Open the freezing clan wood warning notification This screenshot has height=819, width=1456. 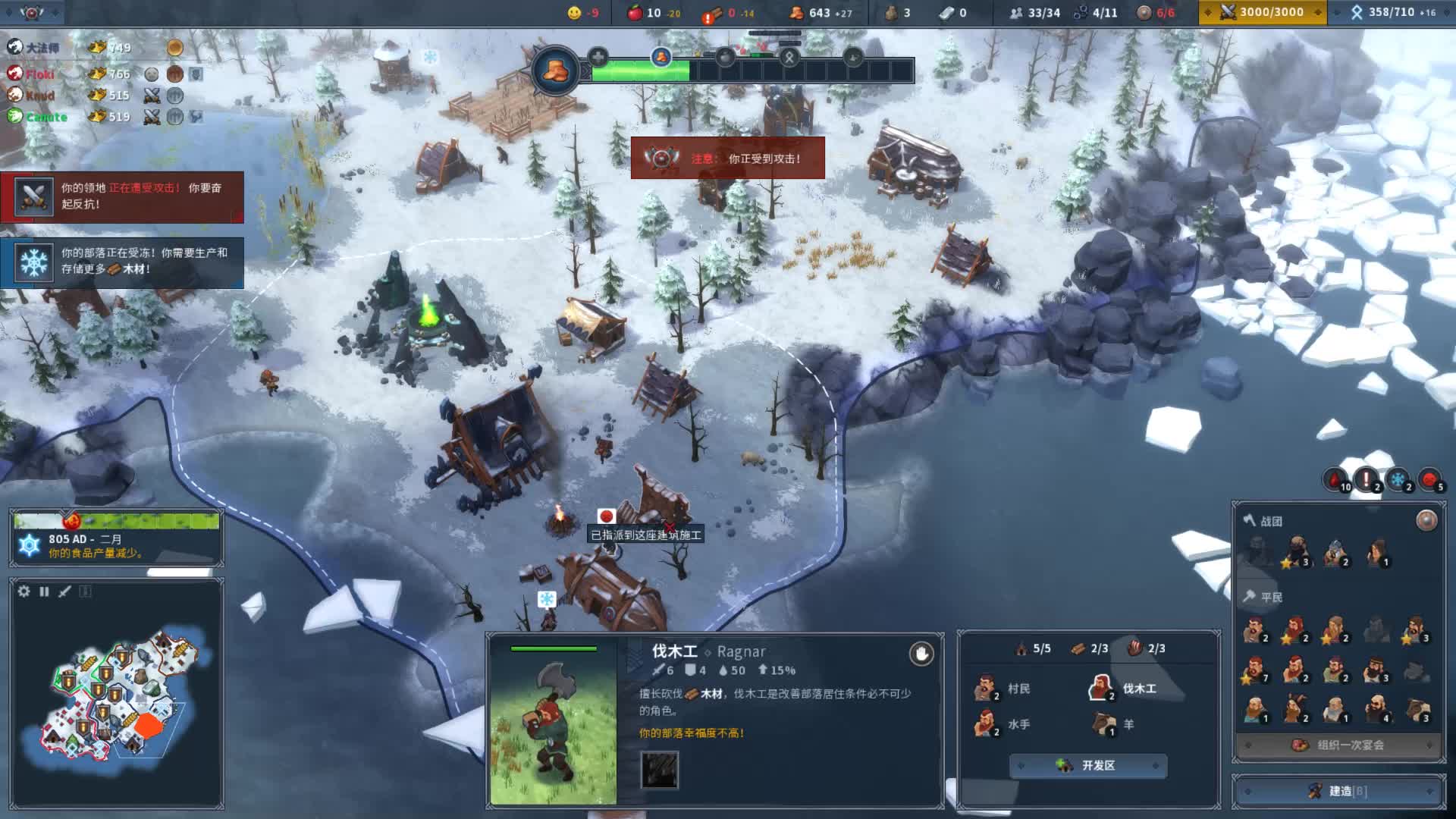122,262
